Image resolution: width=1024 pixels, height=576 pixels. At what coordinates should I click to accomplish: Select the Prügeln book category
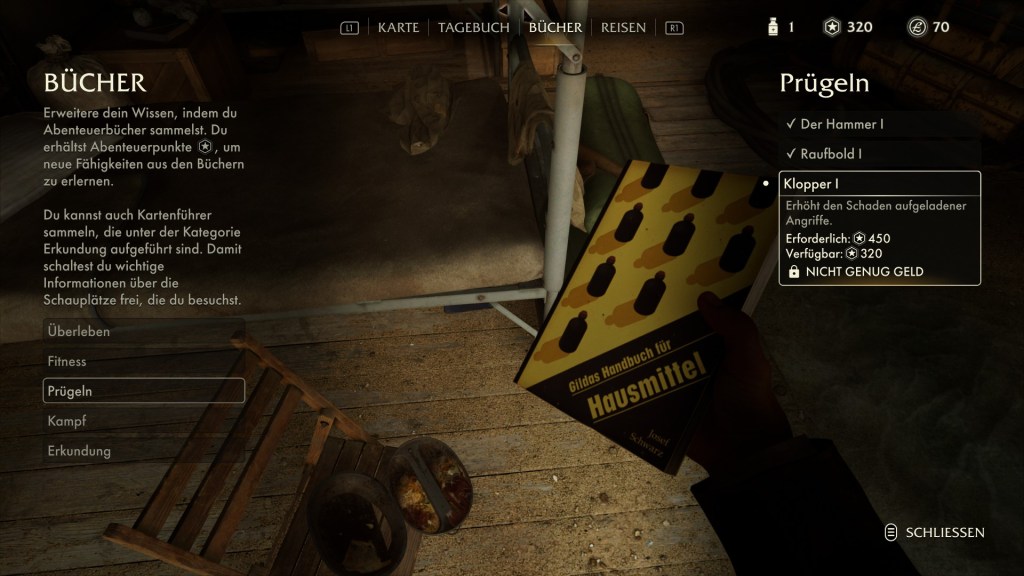pos(144,391)
